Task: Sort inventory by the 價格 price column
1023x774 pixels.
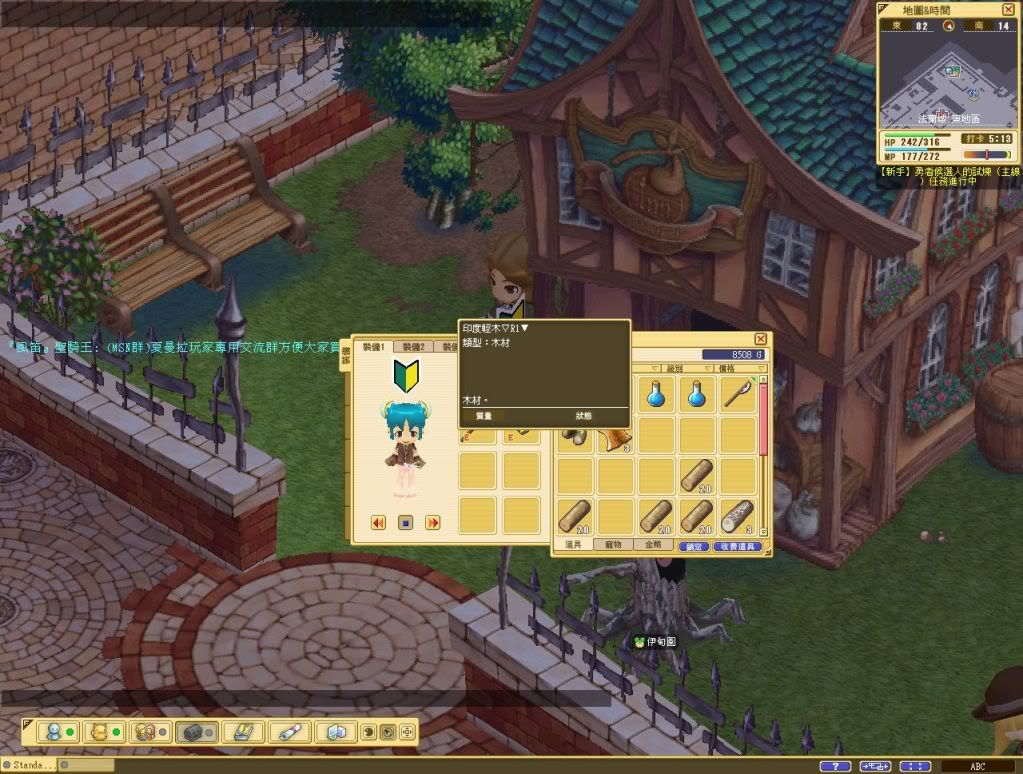Action: point(738,368)
